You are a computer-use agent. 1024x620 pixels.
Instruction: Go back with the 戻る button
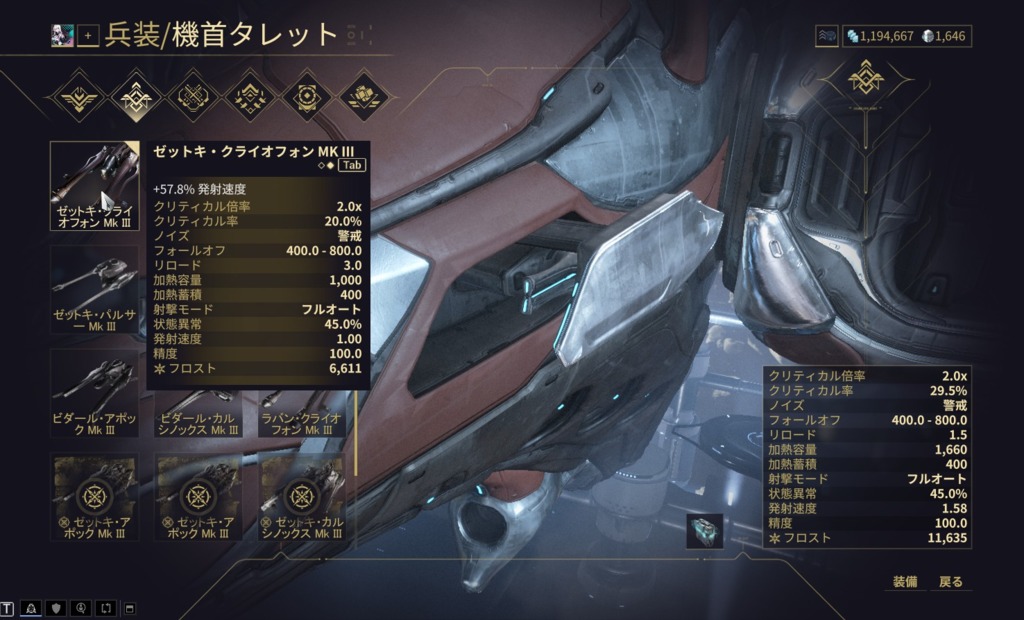click(x=950, y=581)
